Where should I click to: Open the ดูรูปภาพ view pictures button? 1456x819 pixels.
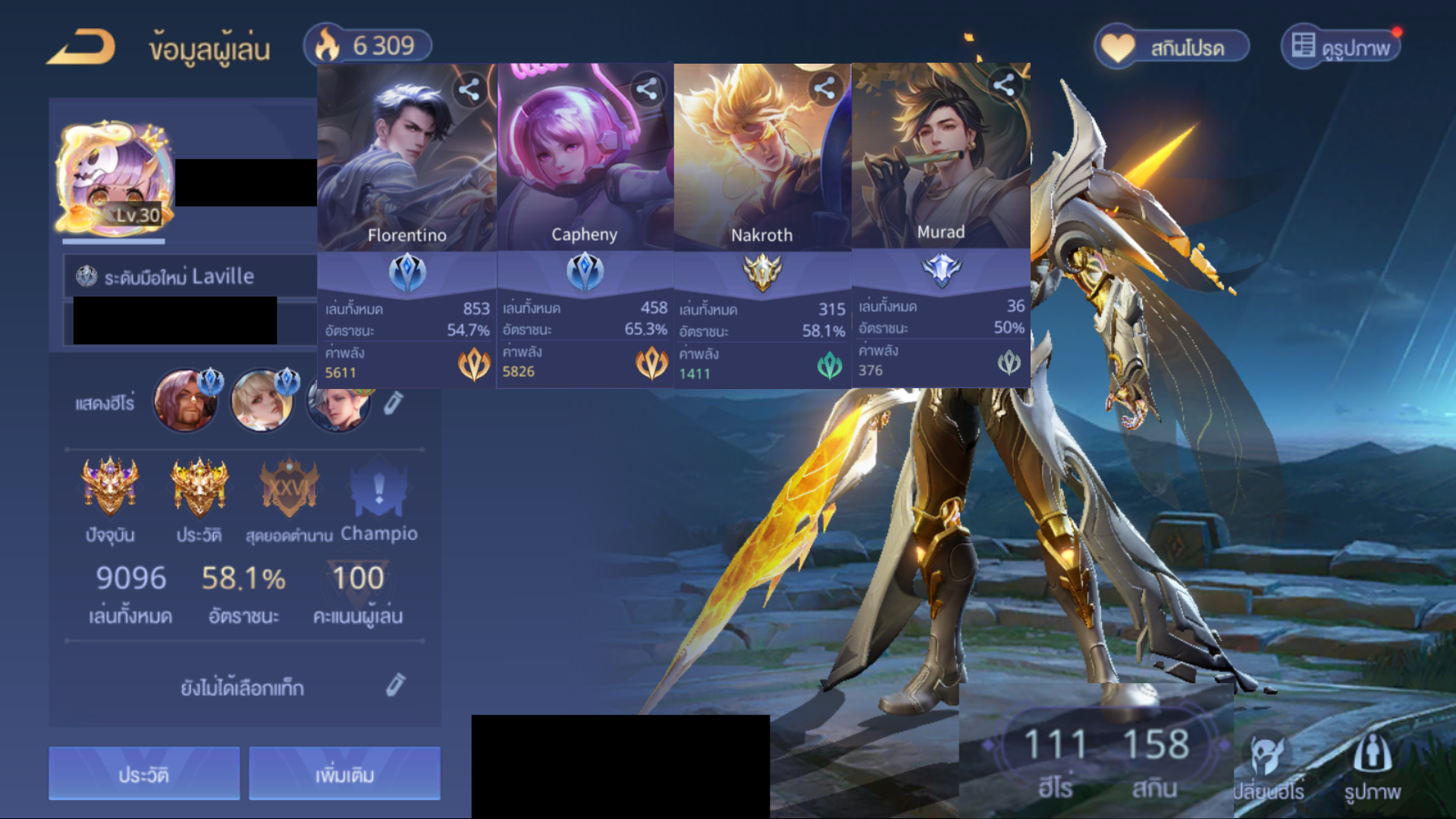click(1341, 47)
